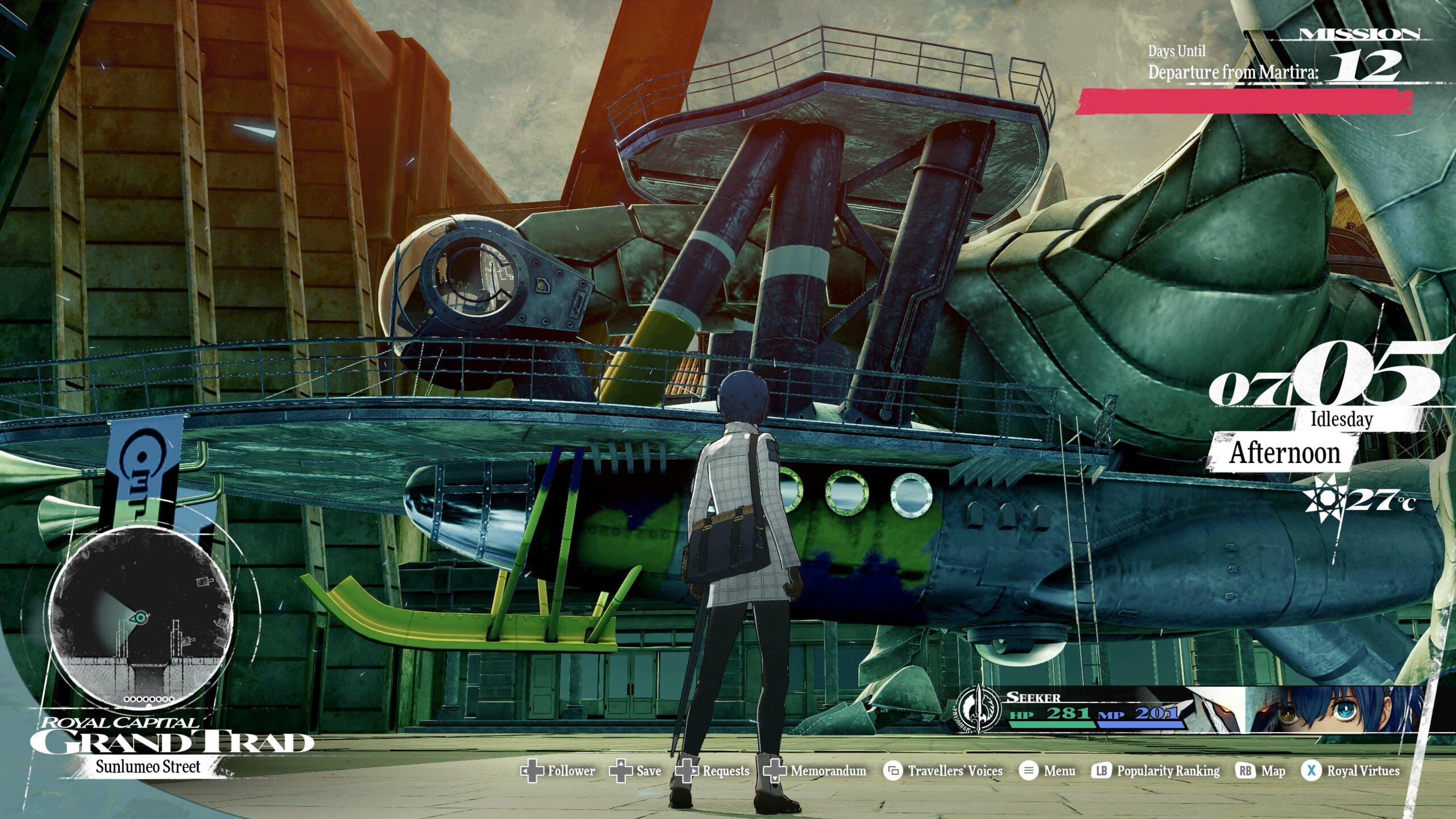Show the Royal Virtues screen
This screenshot has height=819, width=1456.
[1351, 771]
